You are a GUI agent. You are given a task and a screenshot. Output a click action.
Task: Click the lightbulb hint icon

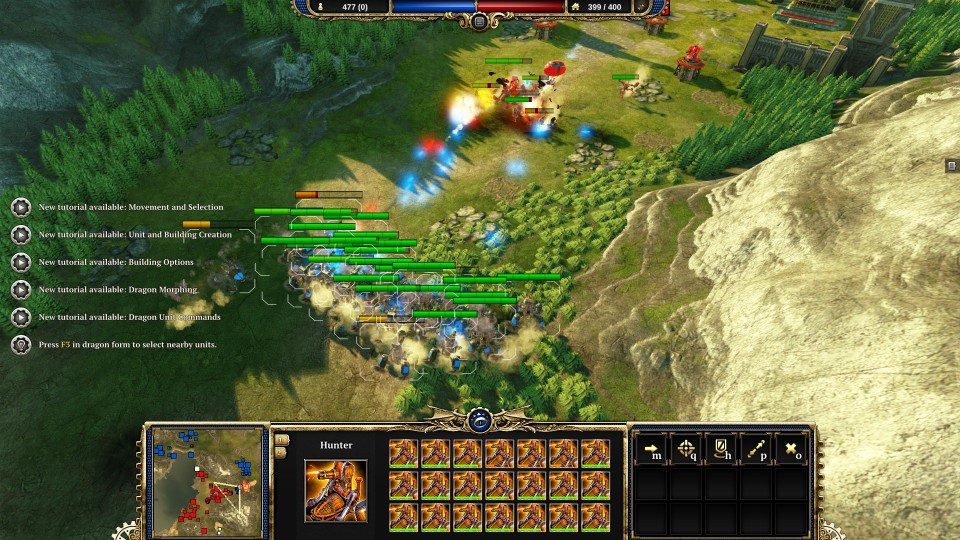20,344
